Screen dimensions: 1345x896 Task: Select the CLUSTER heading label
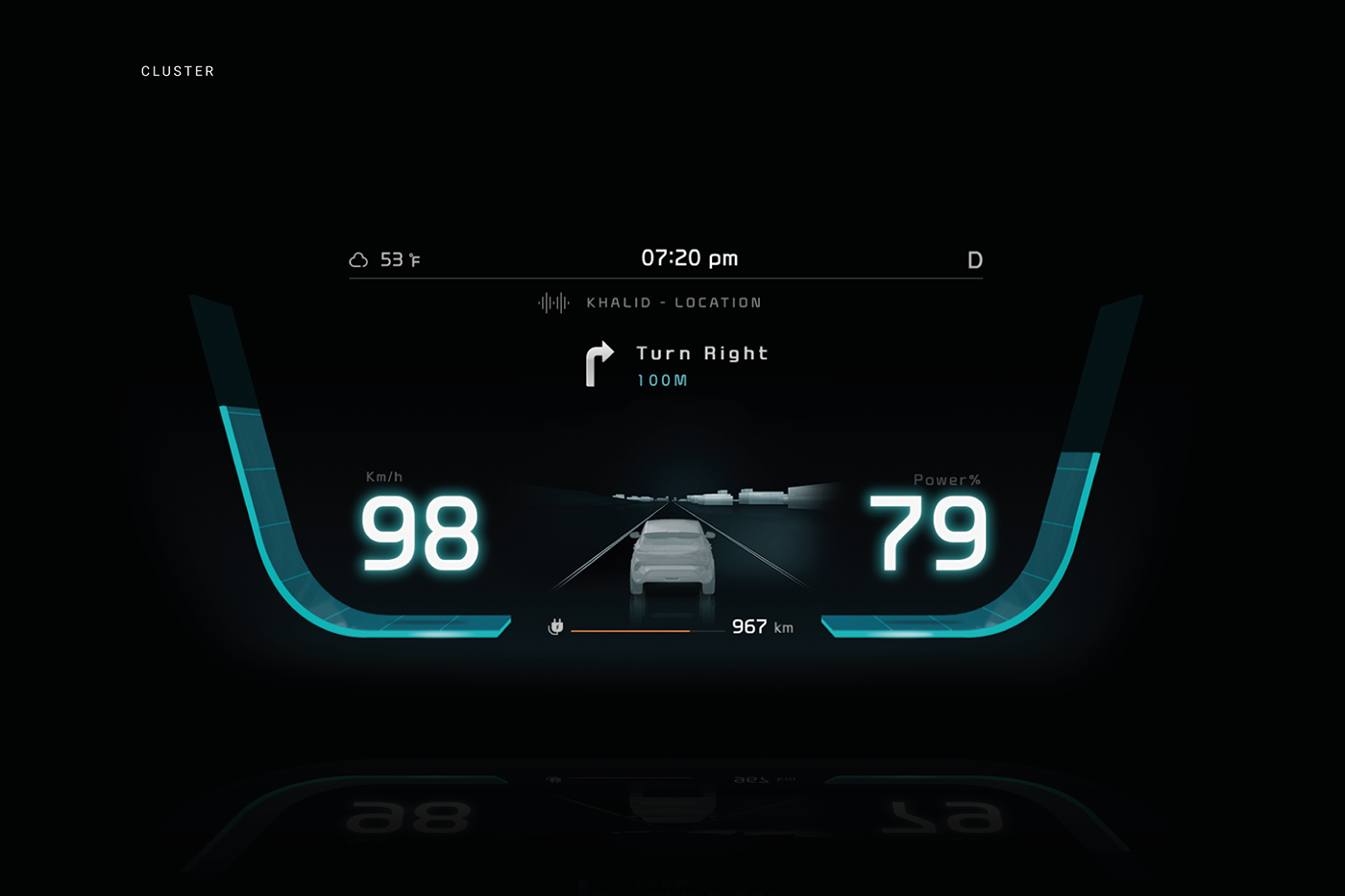click(178, 71)
